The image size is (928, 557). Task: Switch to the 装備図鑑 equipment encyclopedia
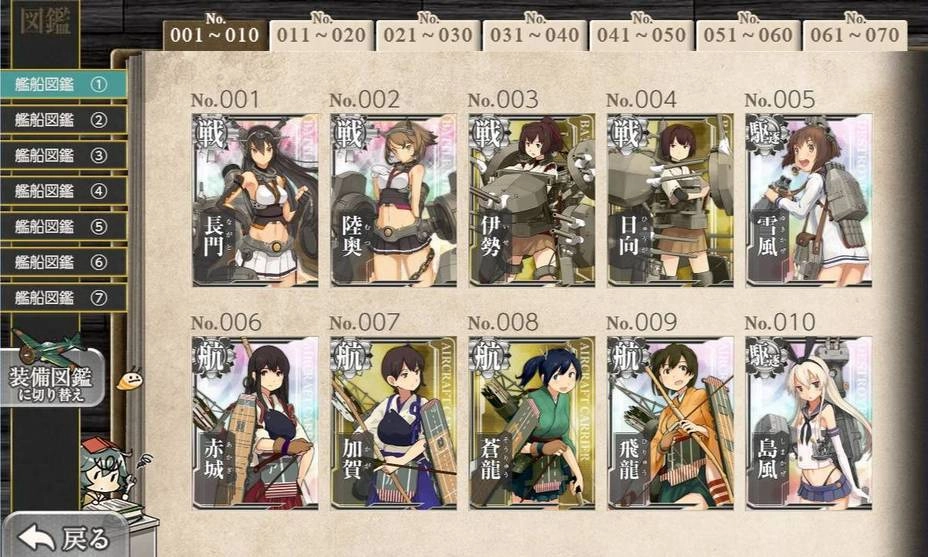[55, 378]
